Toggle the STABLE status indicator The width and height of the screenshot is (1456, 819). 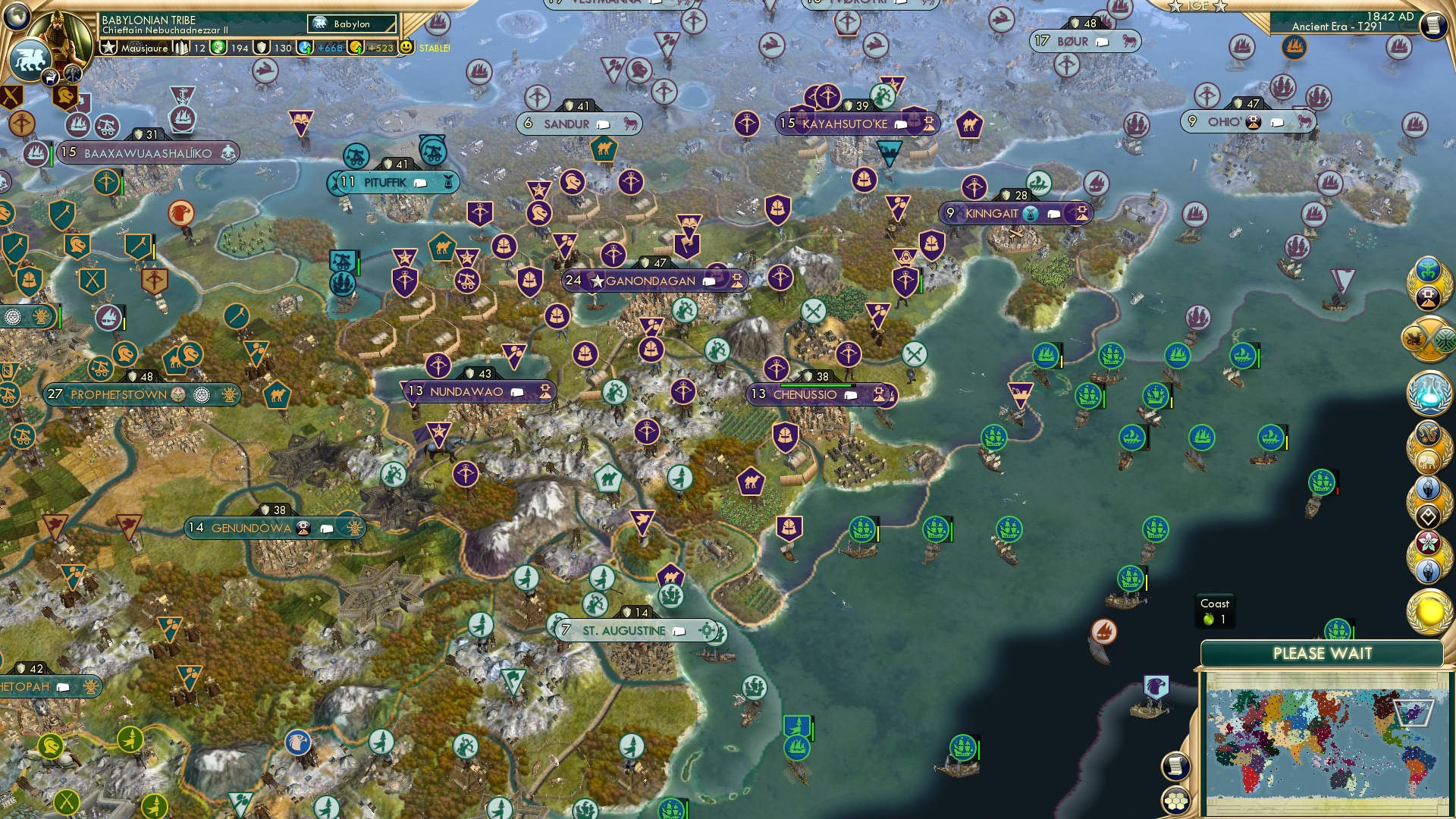coord(435,48)
